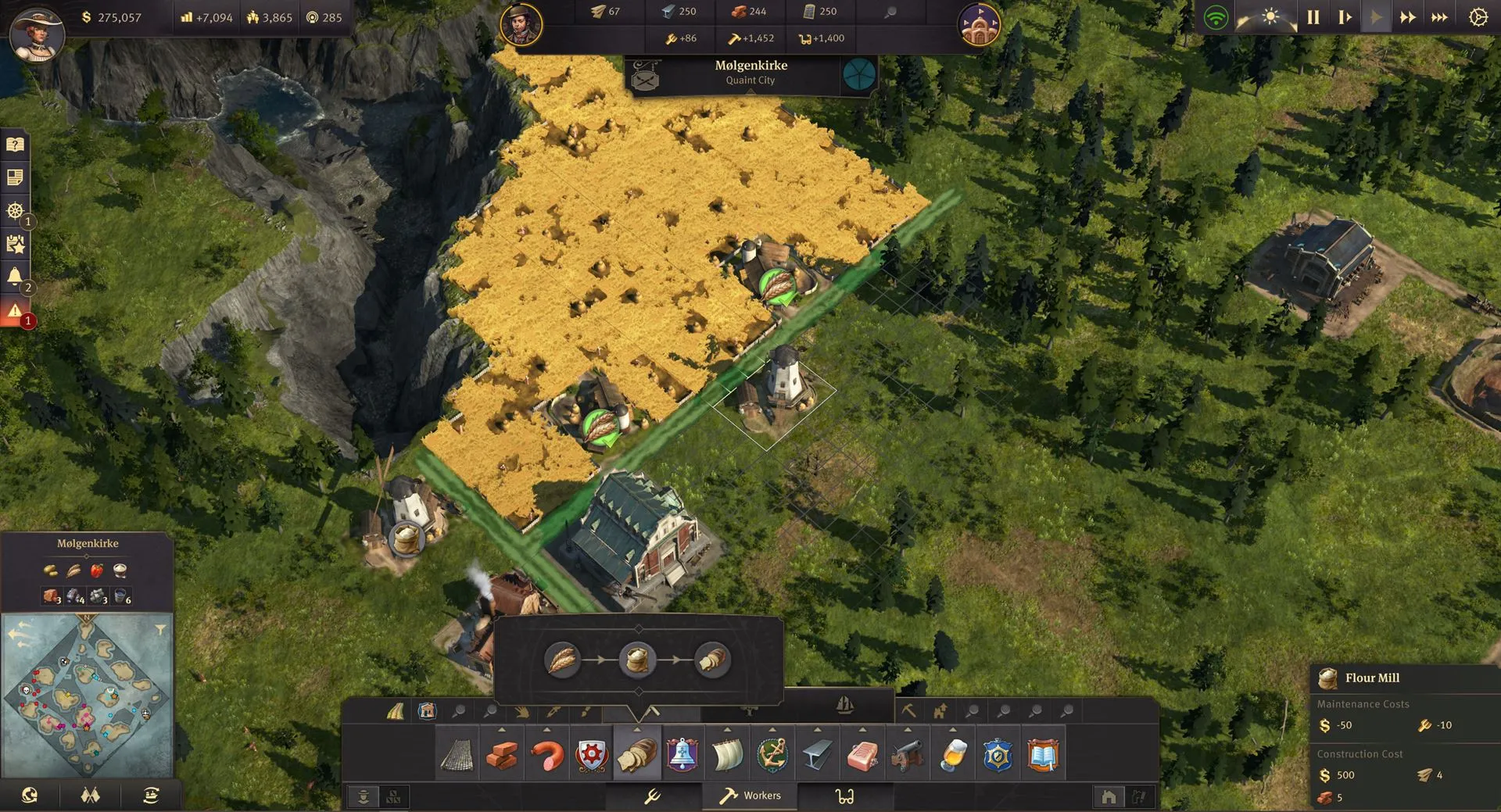This screenshot has width=1501, height=812.
Task: Open the cogwheel options menu
Action: click(x=1478, y=17)
